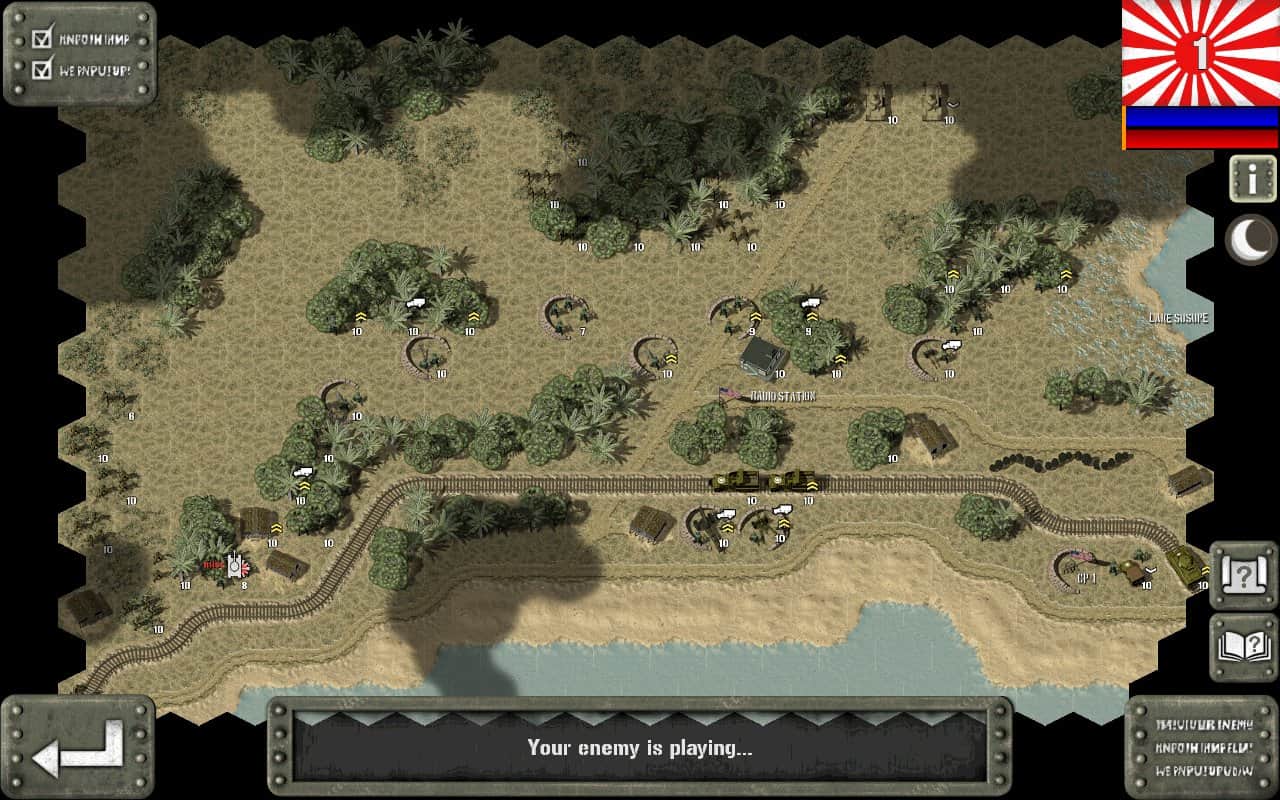Viewport: 1280px width, 800px height.
Task: Click the Radio Station building
Action: [x=762, y=358]
